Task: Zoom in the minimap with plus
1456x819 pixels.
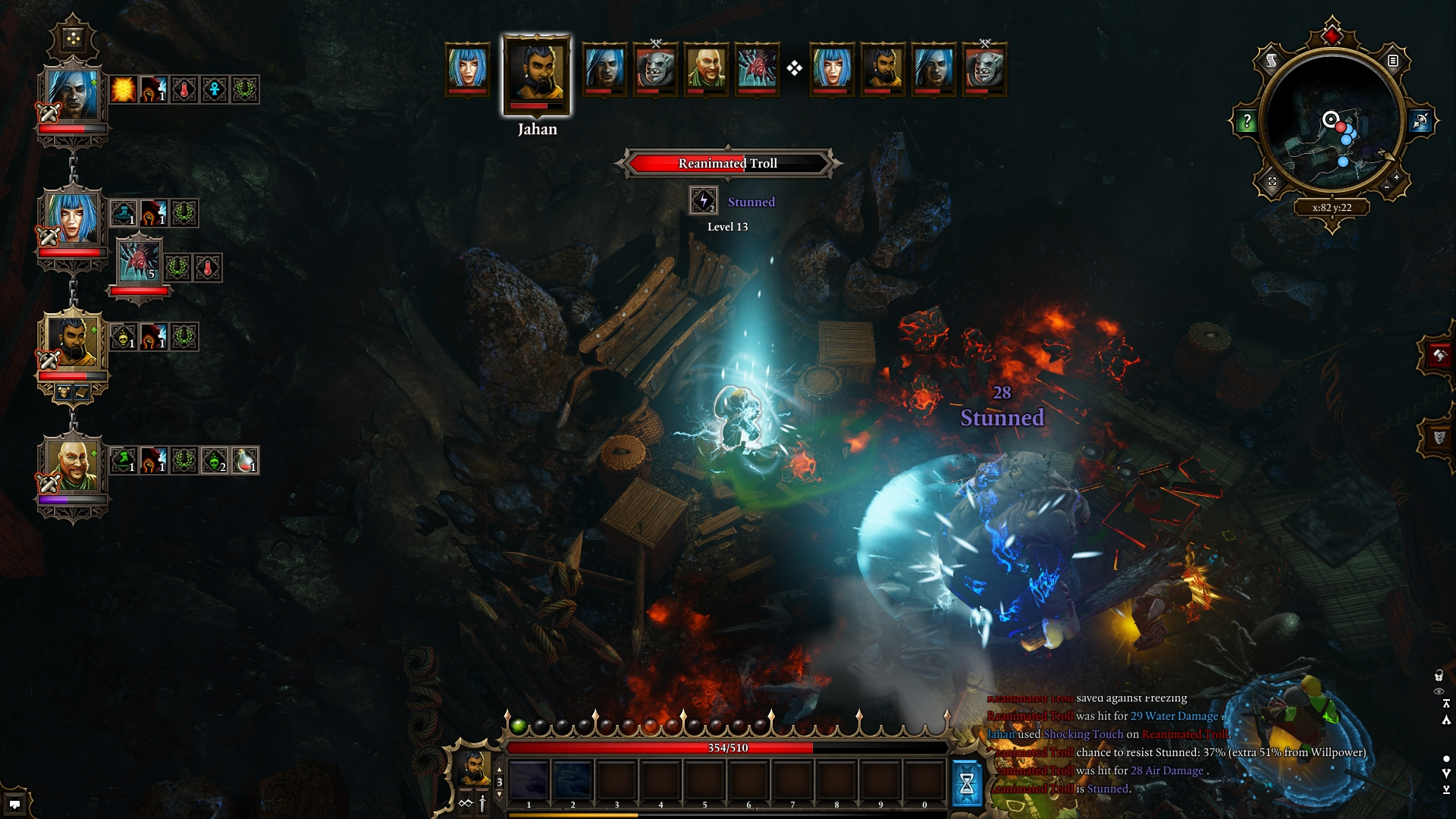Action: 1397,177
